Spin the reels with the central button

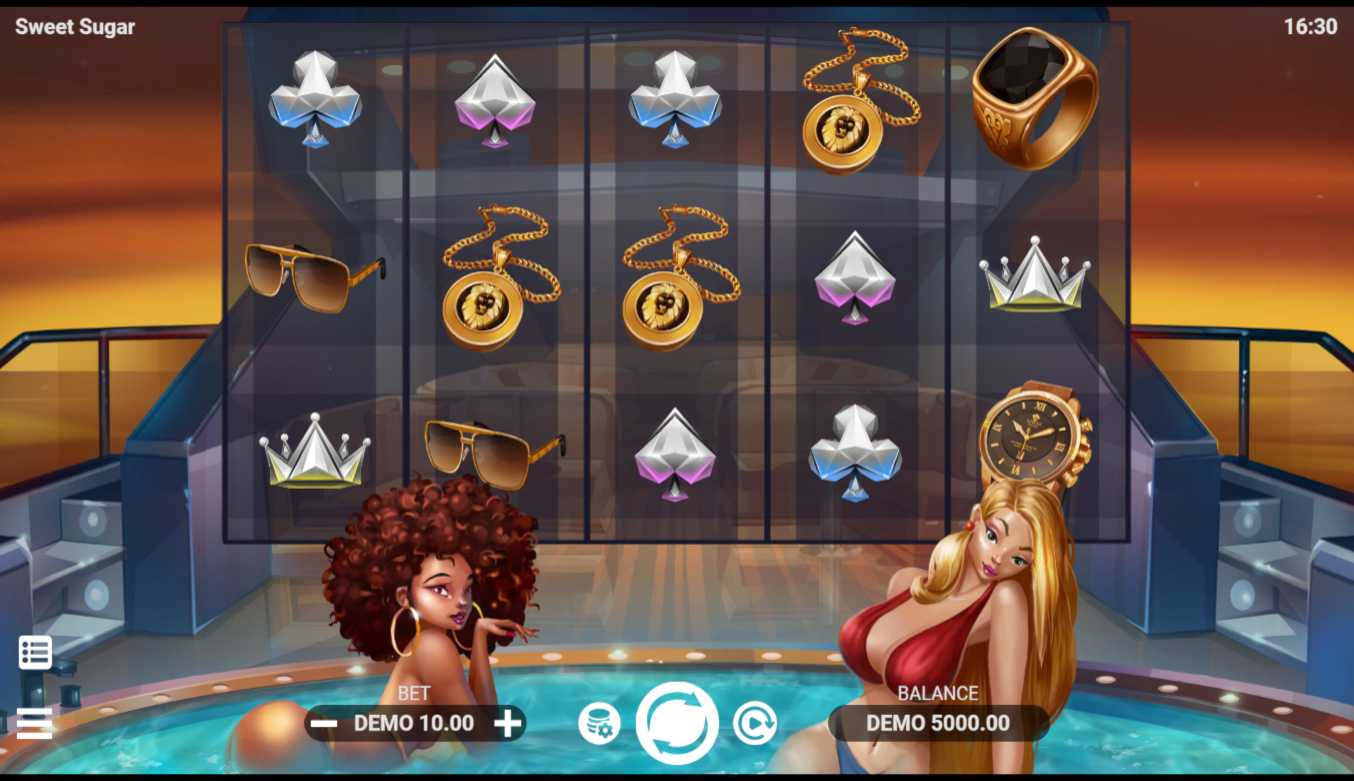pyautogui.click(x=677, y=723)
